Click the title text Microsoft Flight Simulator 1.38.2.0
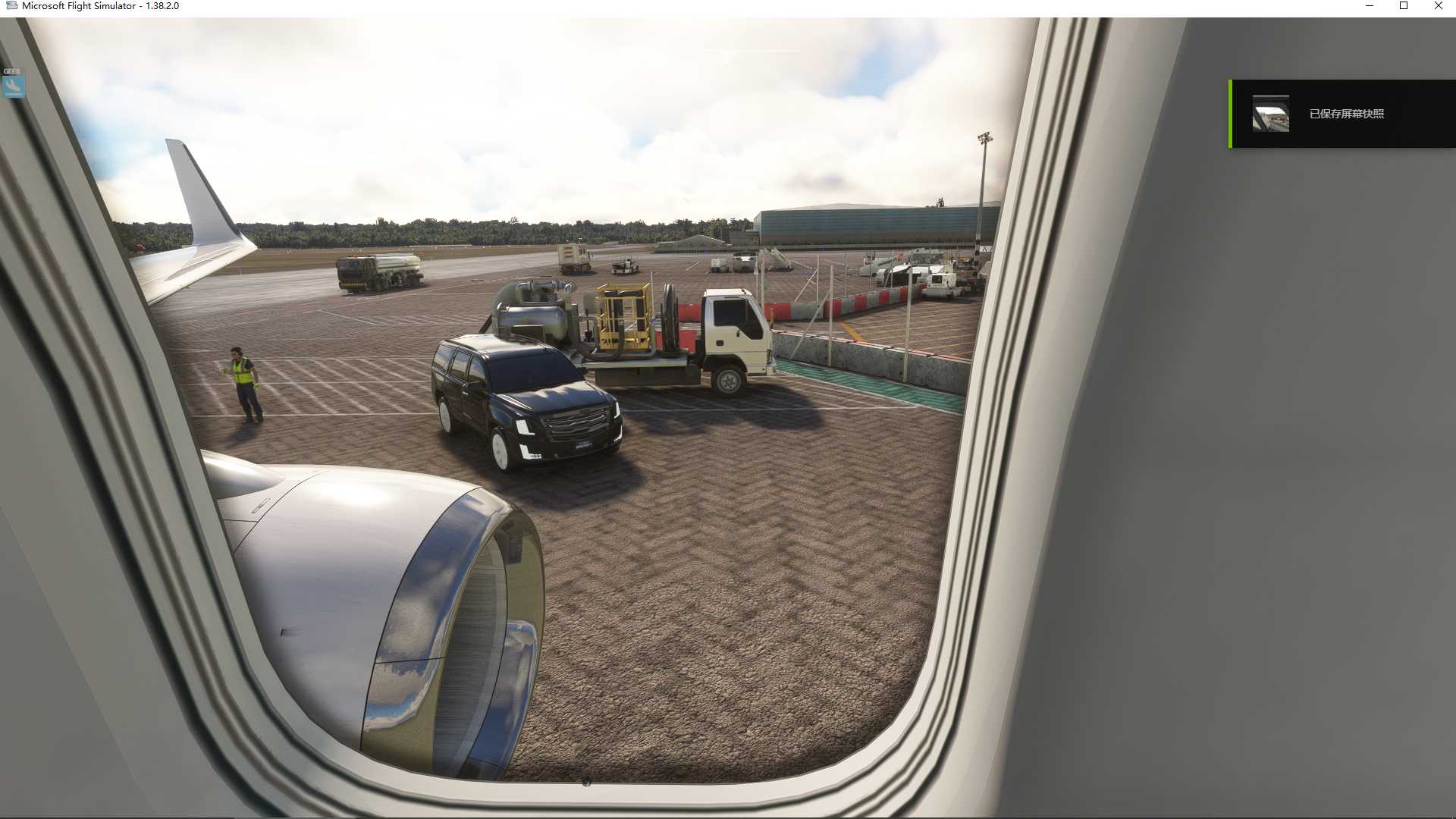The height and width of the screenshot is (819, 1456). click(x=99, y=5)
